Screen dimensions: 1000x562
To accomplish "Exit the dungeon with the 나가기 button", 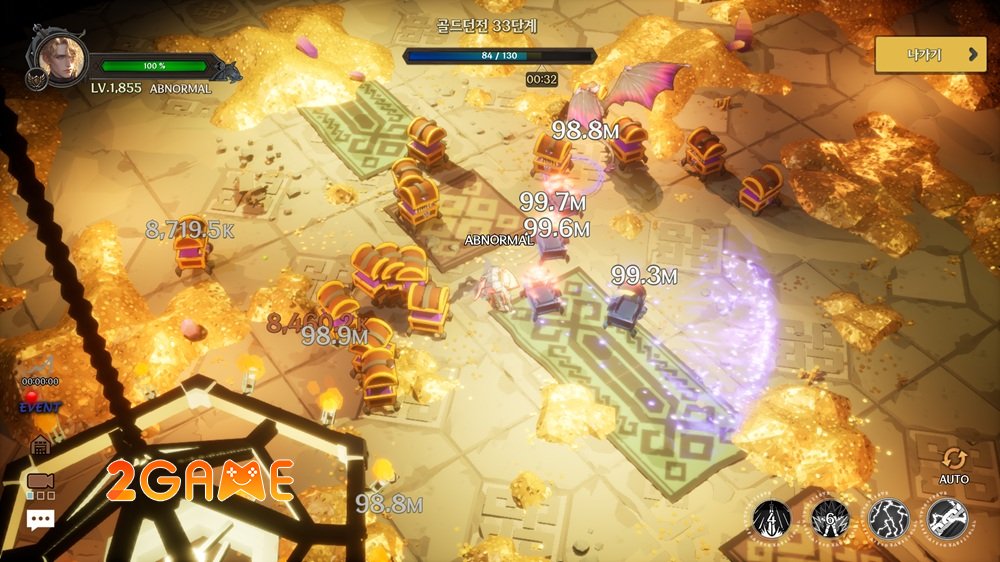I will (930, 55).
